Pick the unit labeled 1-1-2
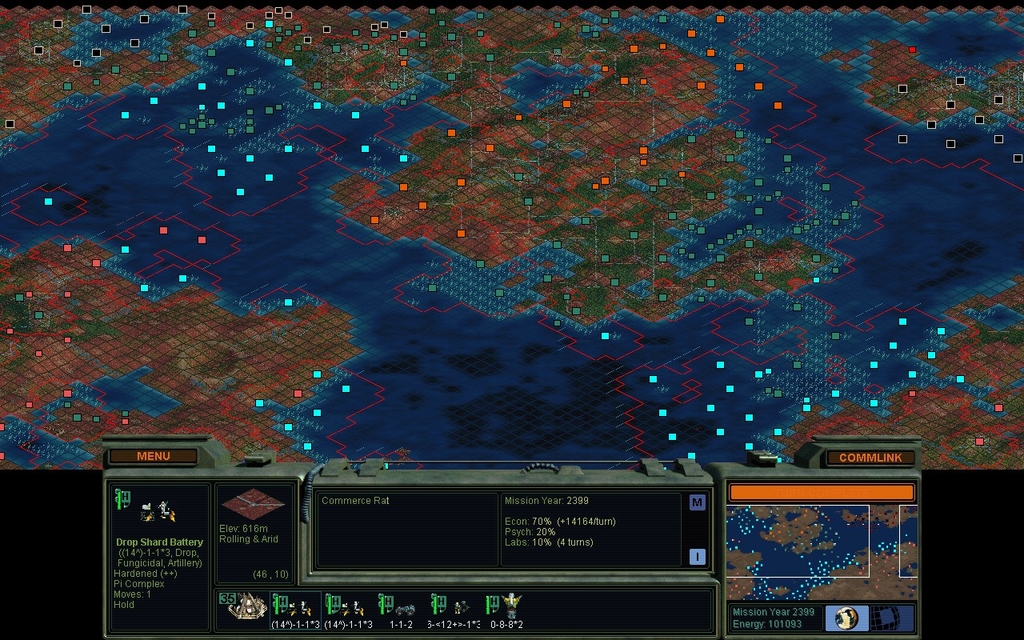The image size is (1024, 640). click(x=402, y=608)
